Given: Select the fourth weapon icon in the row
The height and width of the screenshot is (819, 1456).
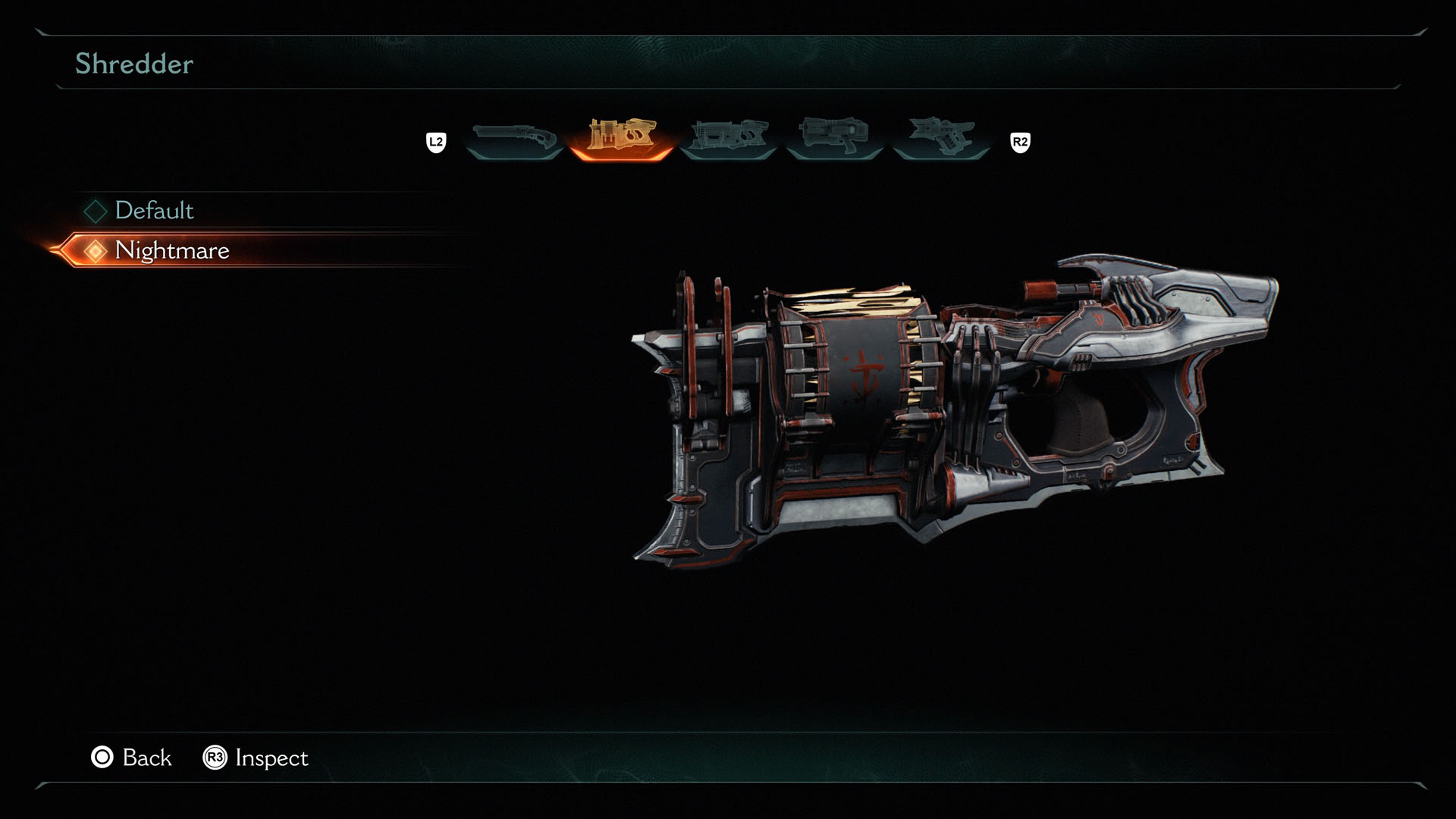Looking at the screenshot, I should [x=837, y=136].
